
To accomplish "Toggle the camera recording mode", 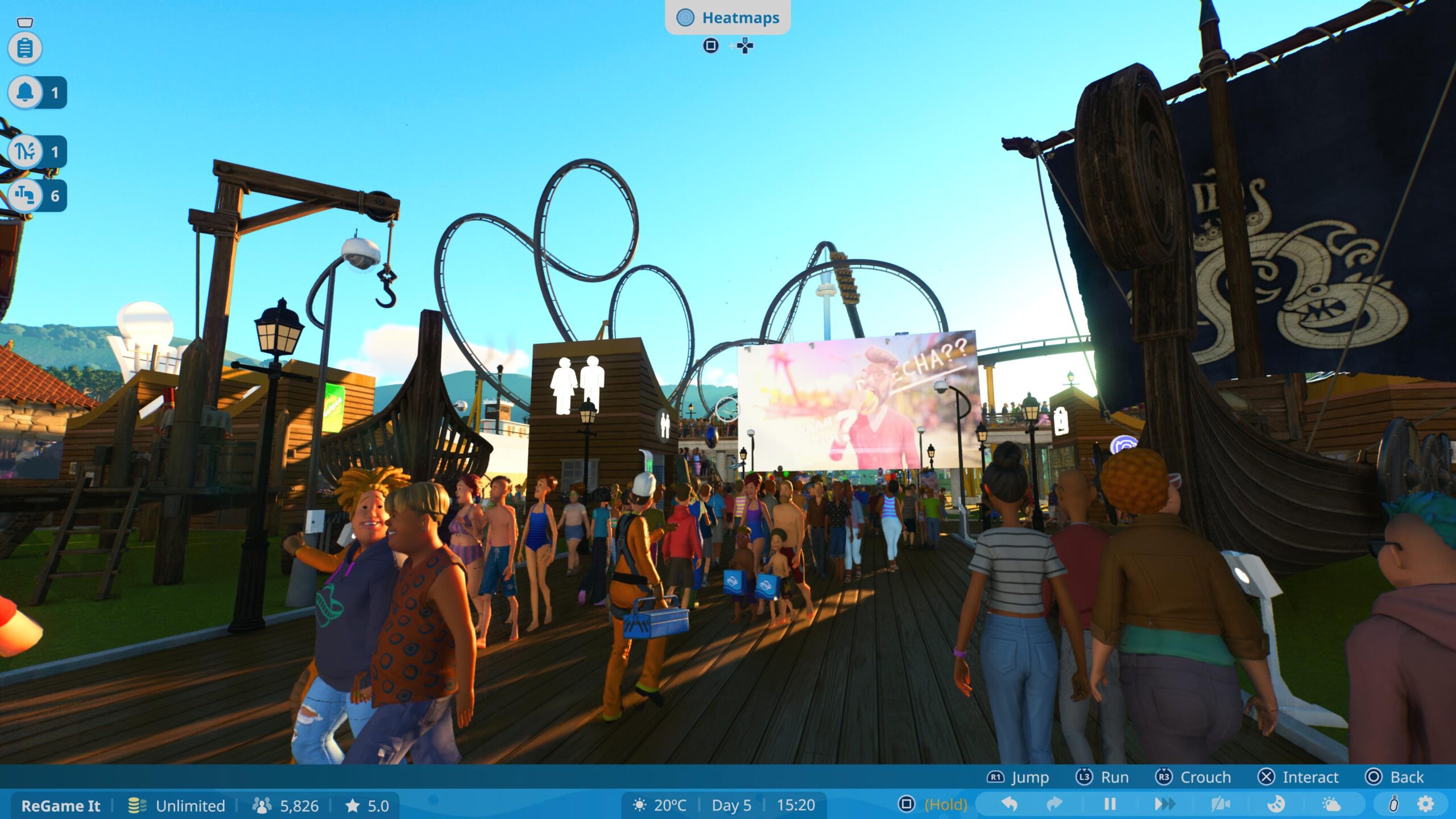I will (x=1221, y=805).
